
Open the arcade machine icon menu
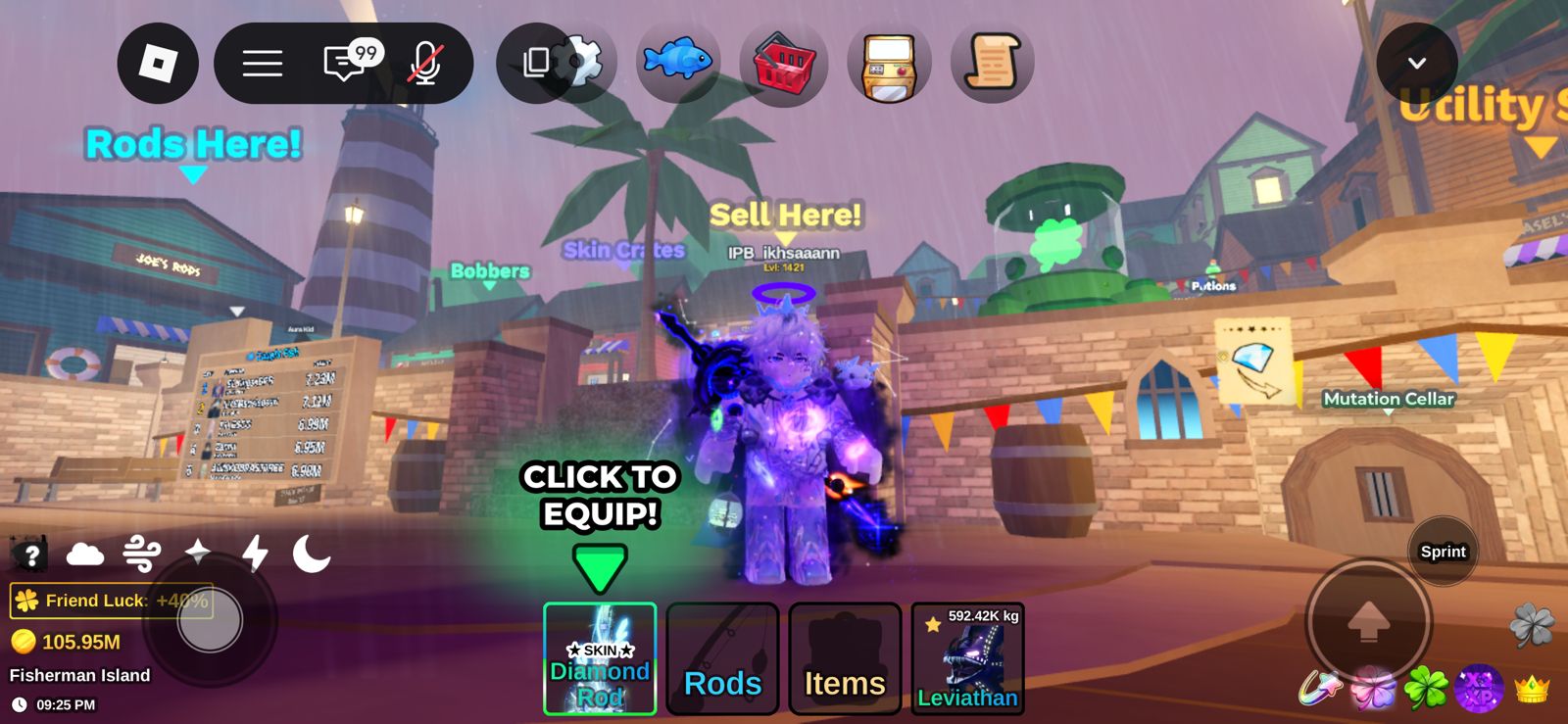(889, 64)
